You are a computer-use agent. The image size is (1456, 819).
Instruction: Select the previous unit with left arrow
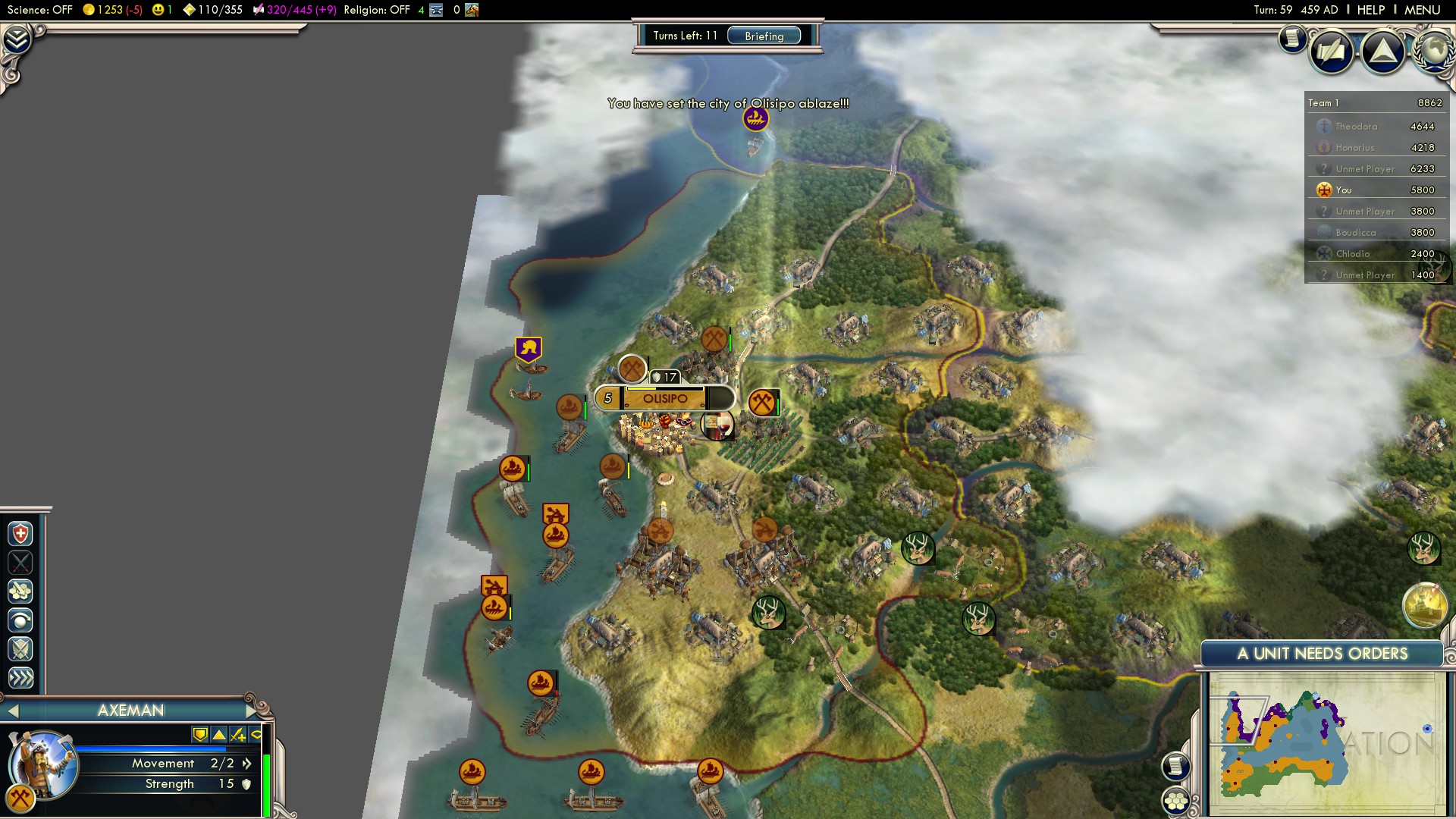tap(12, 711)
